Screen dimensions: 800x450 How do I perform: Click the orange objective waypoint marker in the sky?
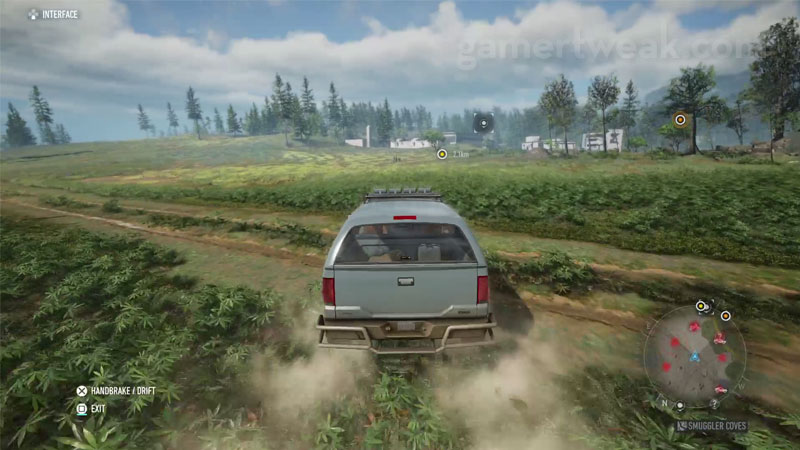coord(680,119)
